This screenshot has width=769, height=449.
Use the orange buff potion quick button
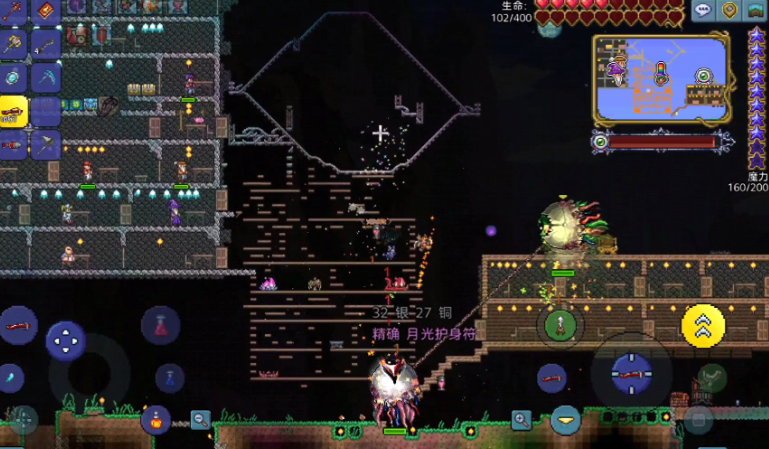155,419
